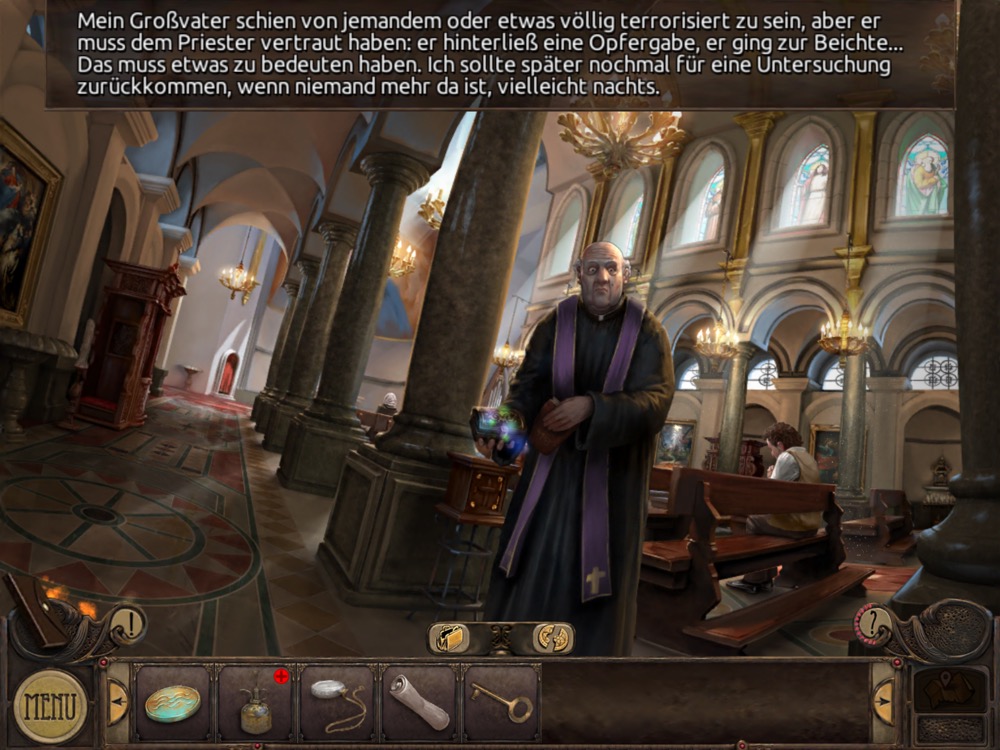
Task: Select the turquoise oval medallion in inventory
Action: coord(172,703)
